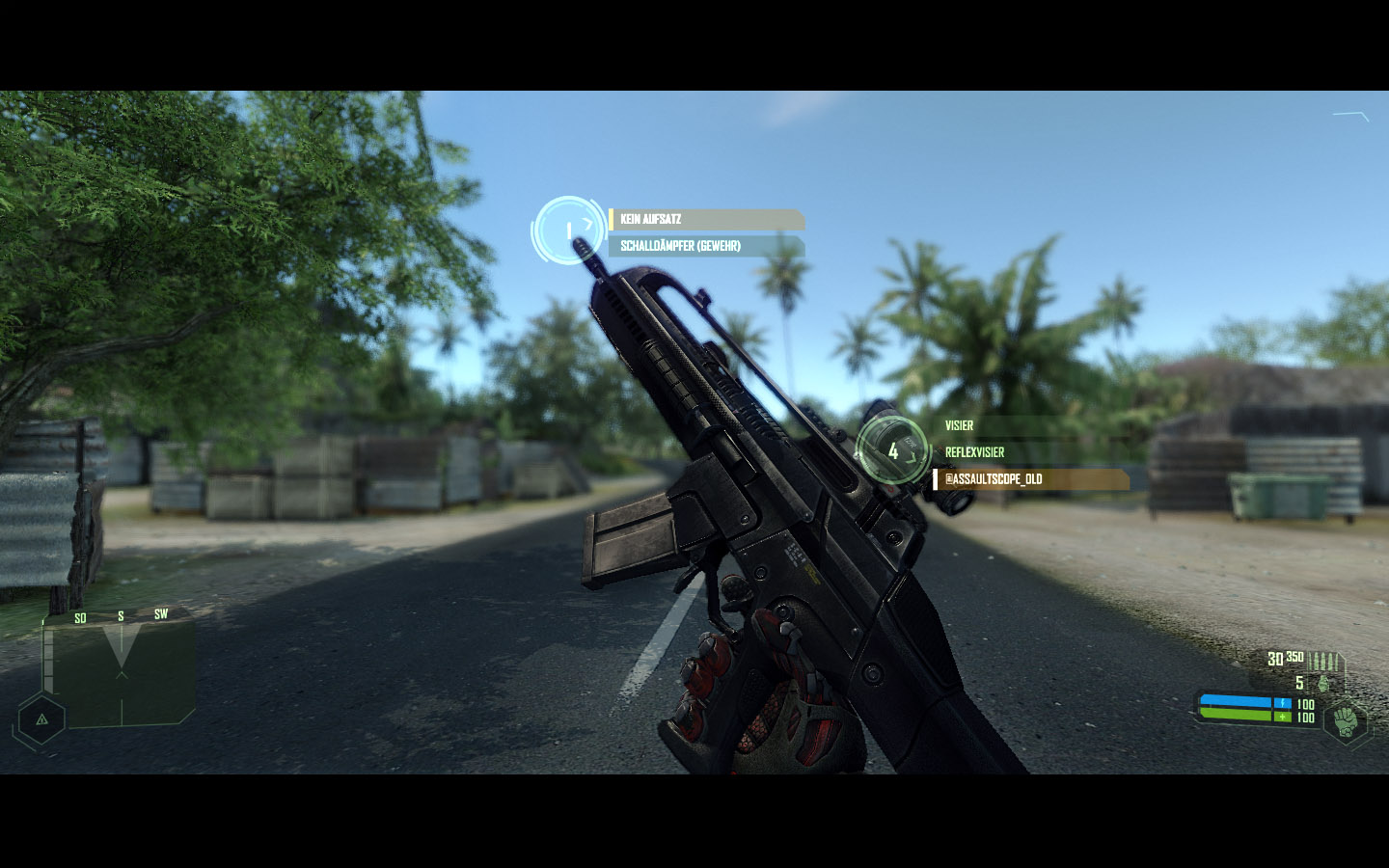The height and width of the screenshot is (868, 1389).
Task: Click the hexagon triangle alert icon
Action: click(x=41, y=719)
